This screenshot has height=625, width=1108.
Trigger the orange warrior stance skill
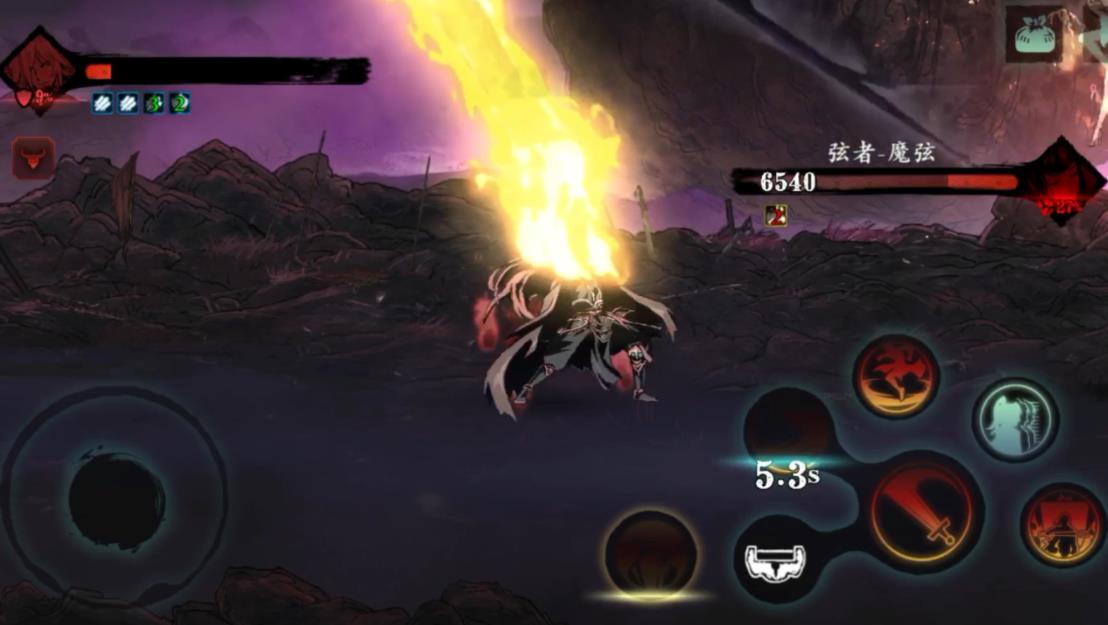point(1062,525)
